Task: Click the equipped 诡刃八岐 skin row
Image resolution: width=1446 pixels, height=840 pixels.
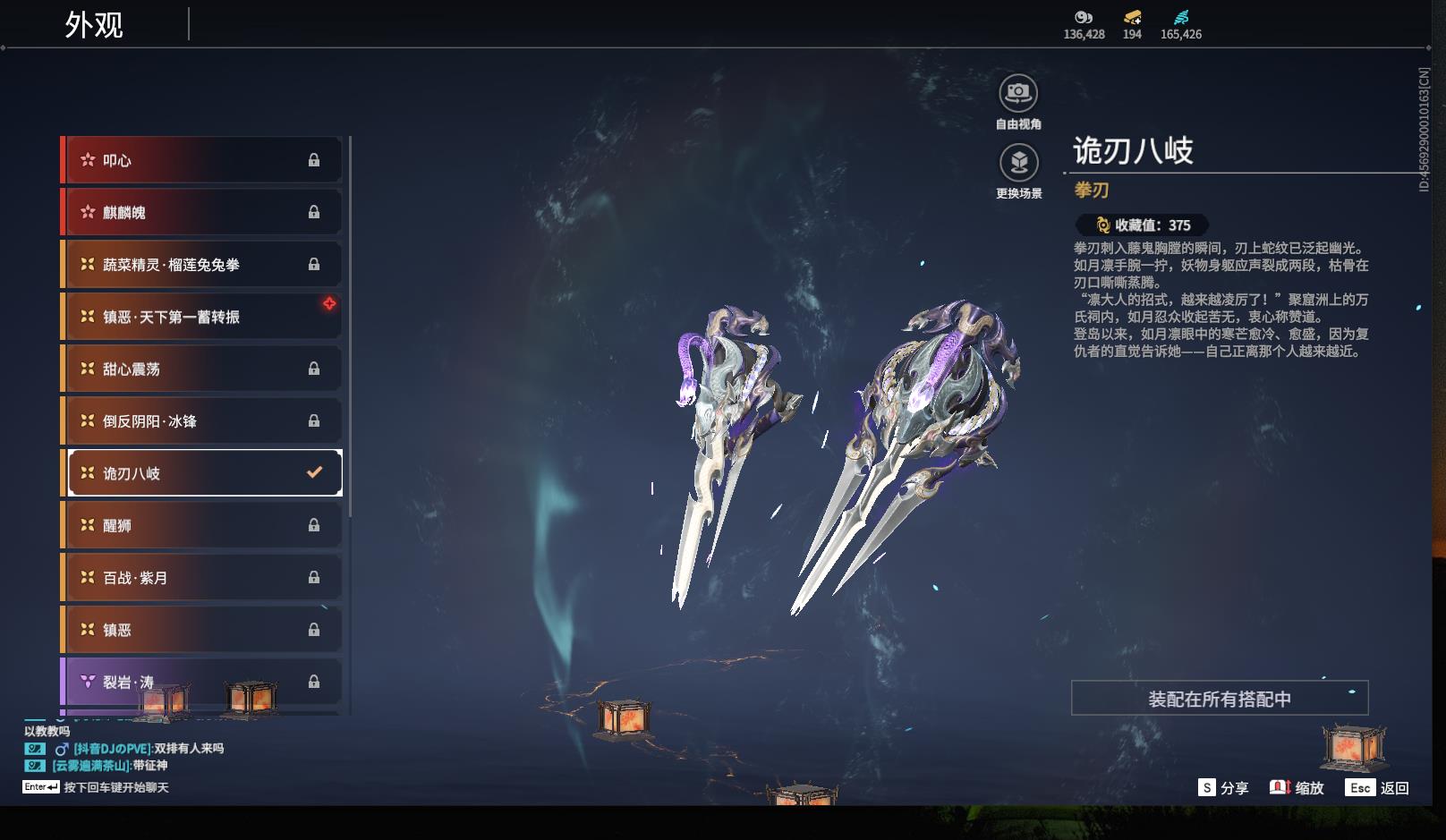Action: point(204,473)
